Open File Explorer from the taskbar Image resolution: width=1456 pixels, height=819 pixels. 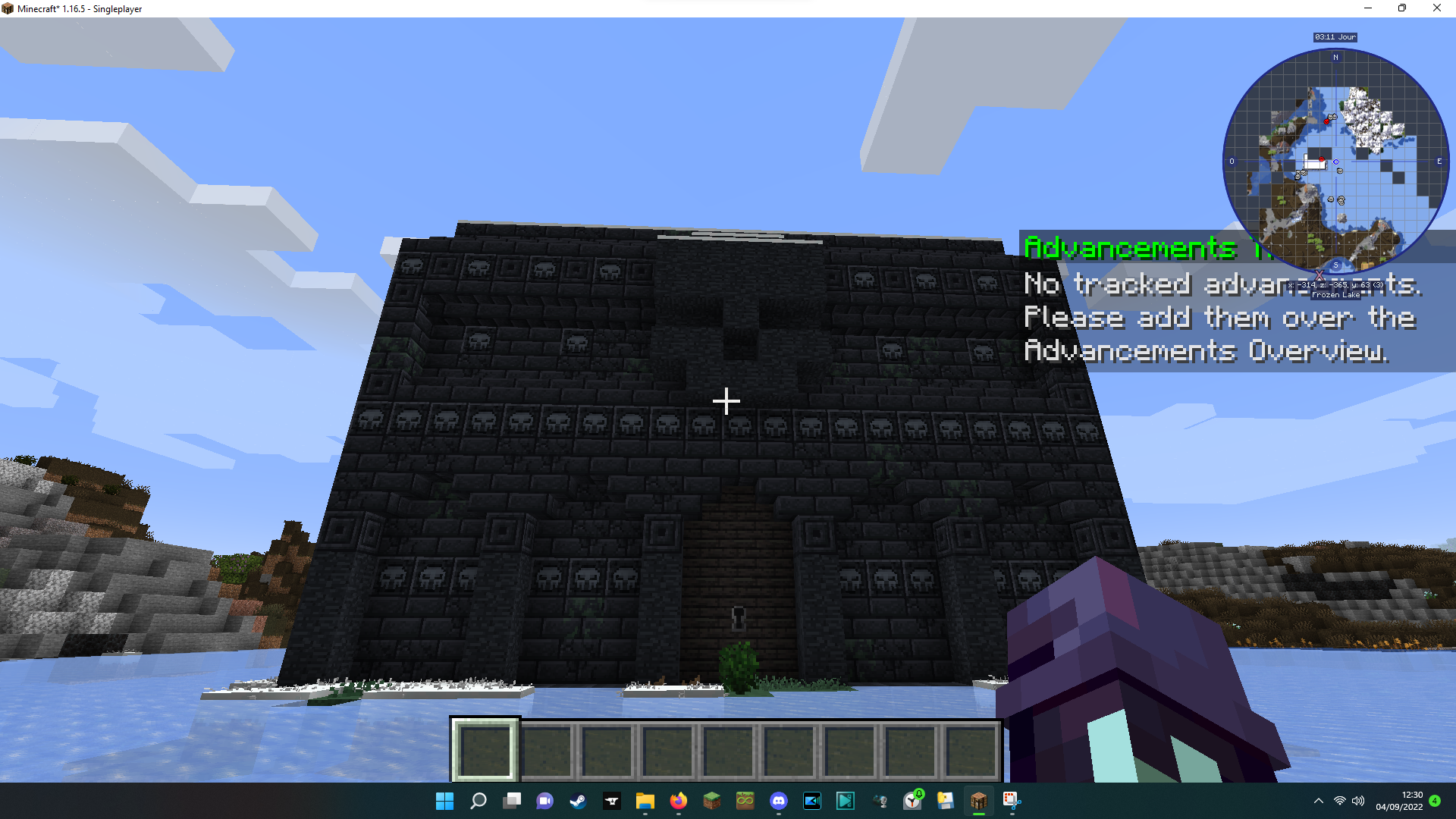[x=646, y=802]
